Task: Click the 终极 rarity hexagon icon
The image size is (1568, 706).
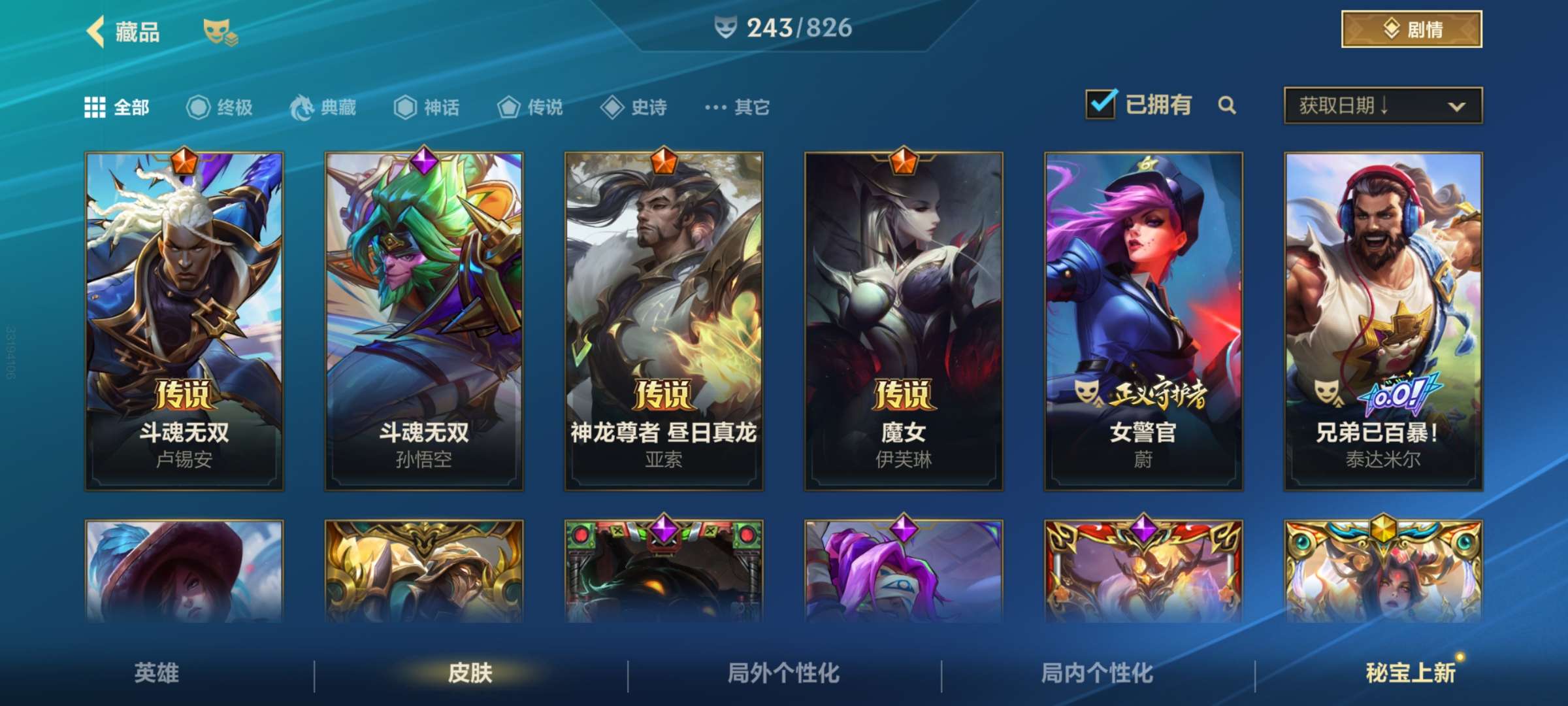Action: (197, 108)
